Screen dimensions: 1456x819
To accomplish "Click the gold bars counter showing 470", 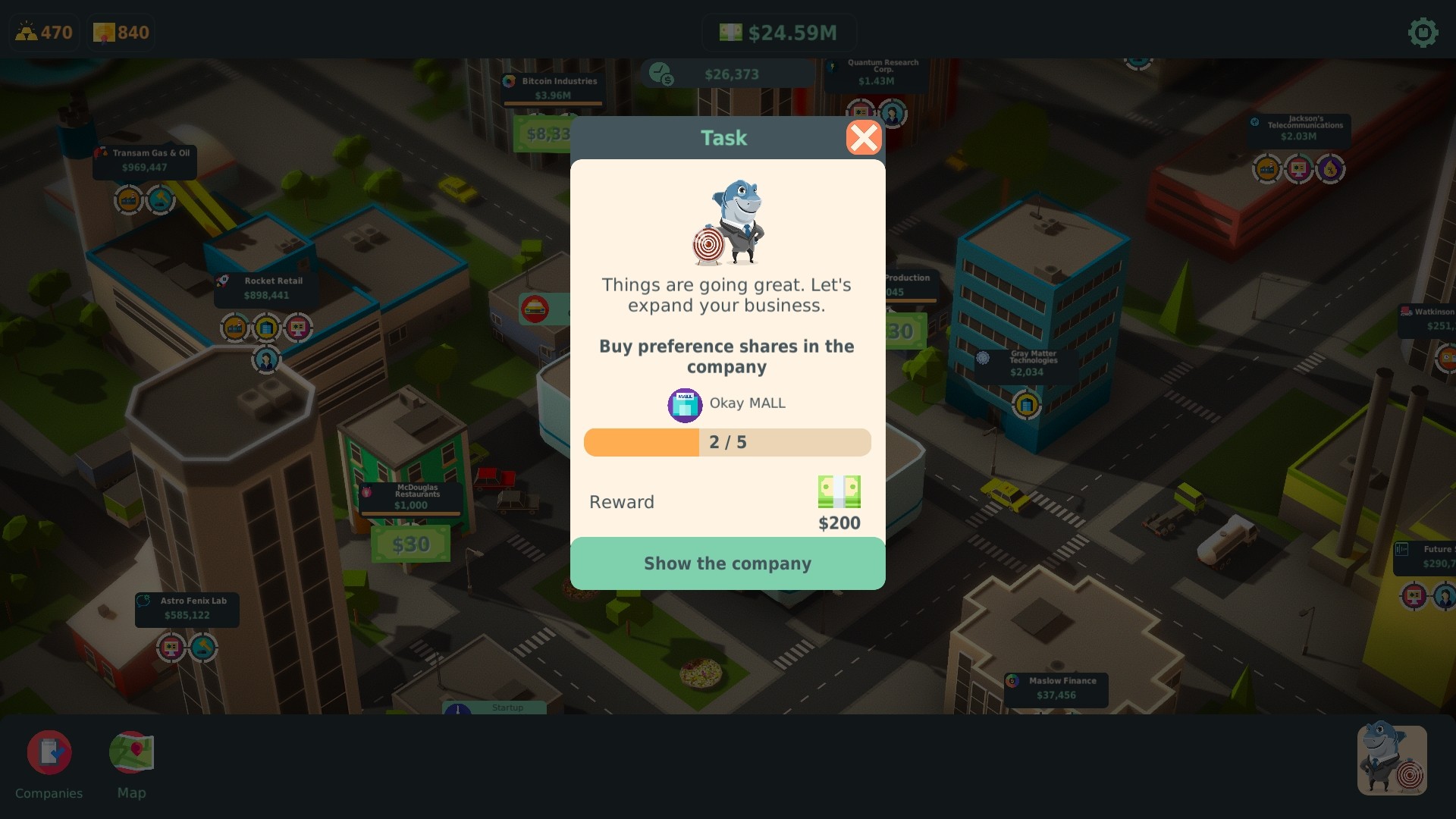I will point(43,32).
